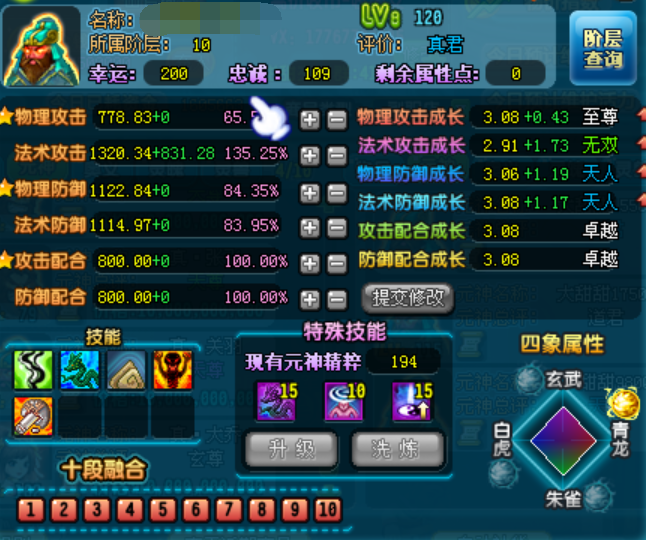Click the 洗炼 refine button

[398, 449]
